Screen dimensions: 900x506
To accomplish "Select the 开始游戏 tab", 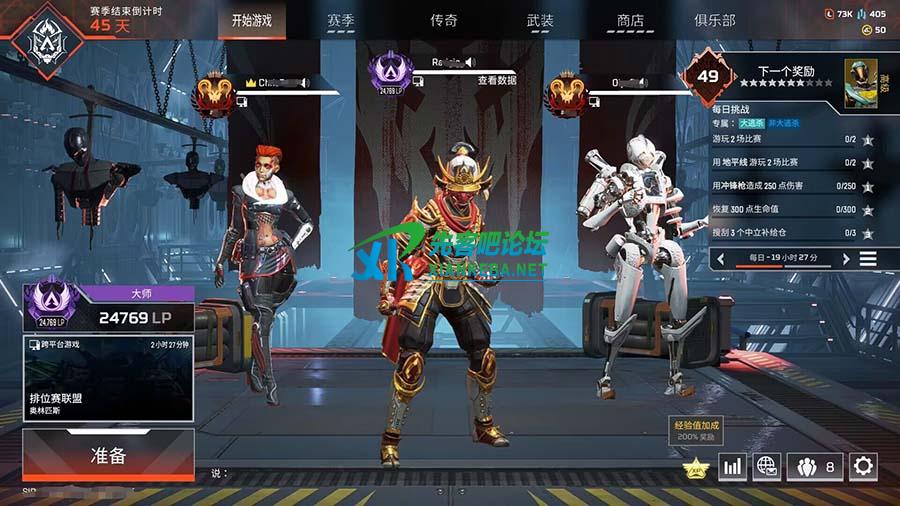I will (251, 20).
